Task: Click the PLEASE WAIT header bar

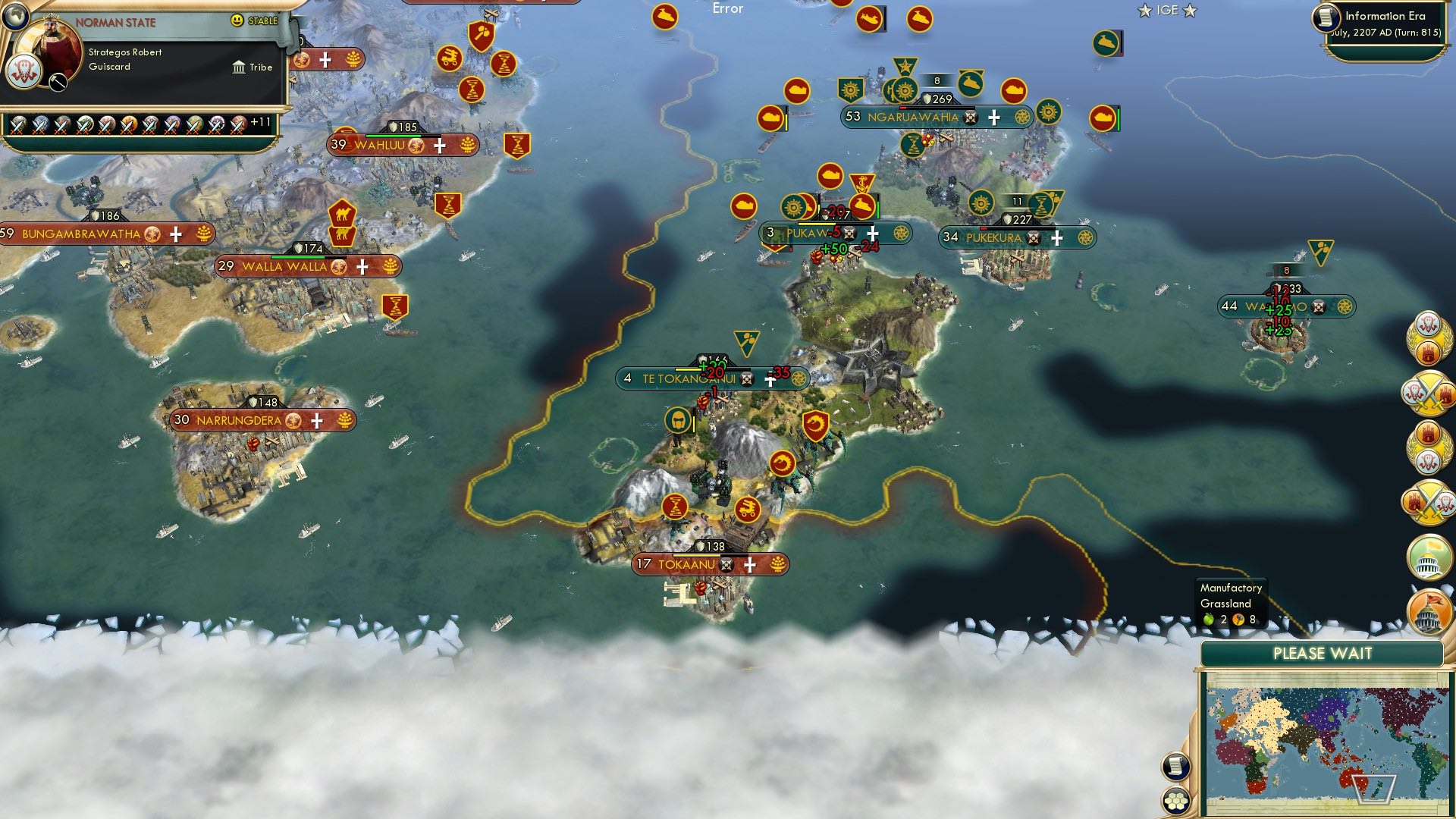Action: [x=1323, y=654]
